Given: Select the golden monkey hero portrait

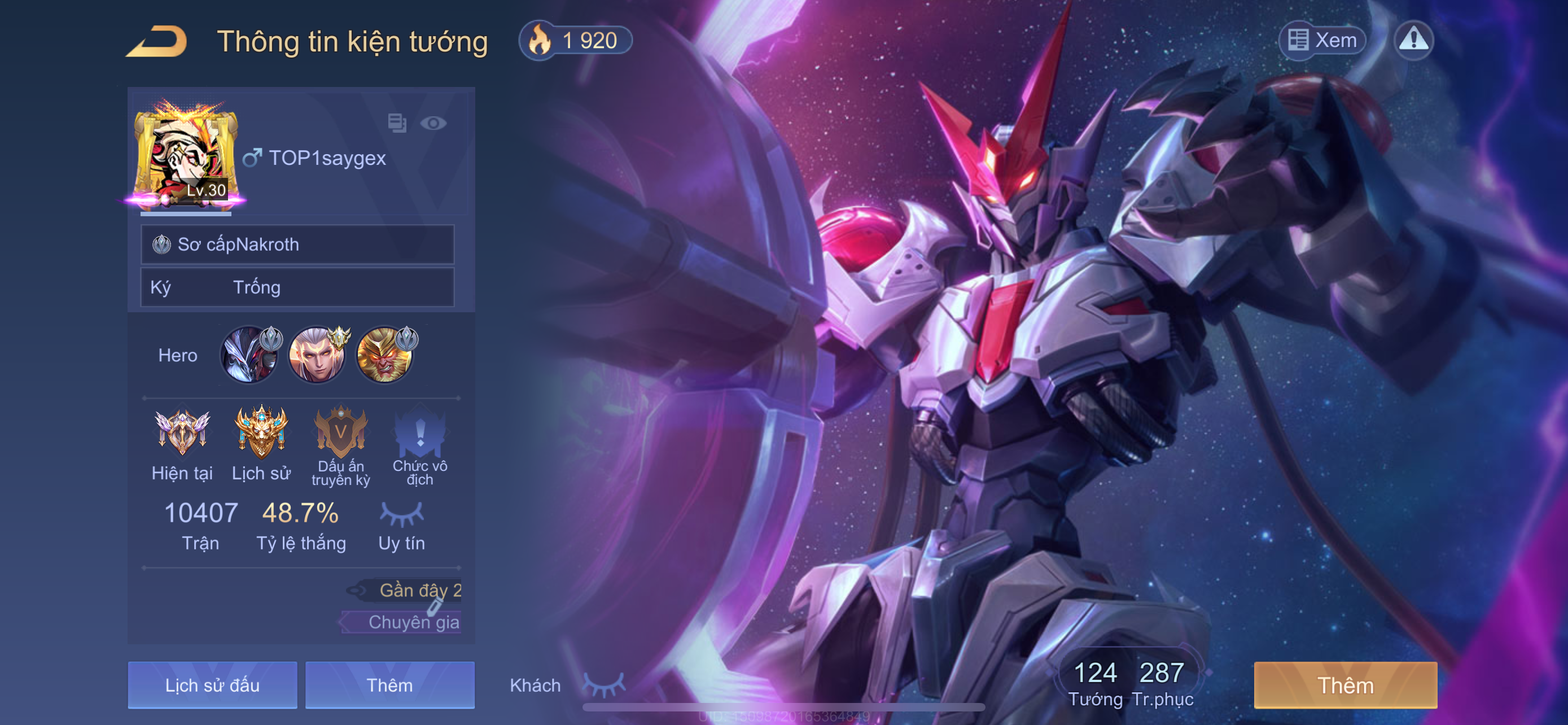Looking at the screenshot, I should 385,355.
